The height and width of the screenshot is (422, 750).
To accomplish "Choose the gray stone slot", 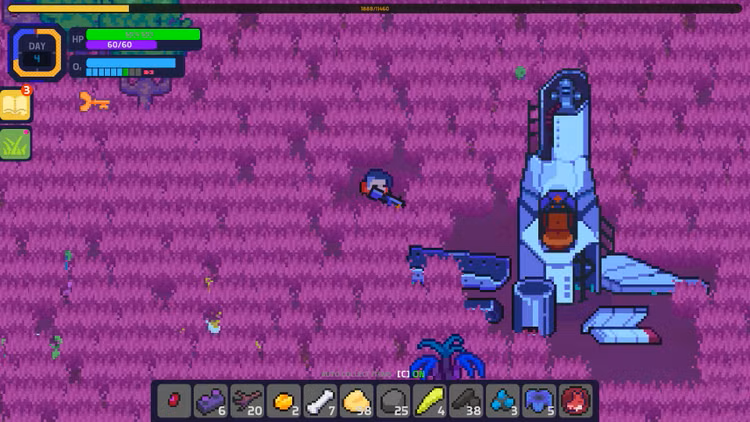I will click(x=392, y=400).
